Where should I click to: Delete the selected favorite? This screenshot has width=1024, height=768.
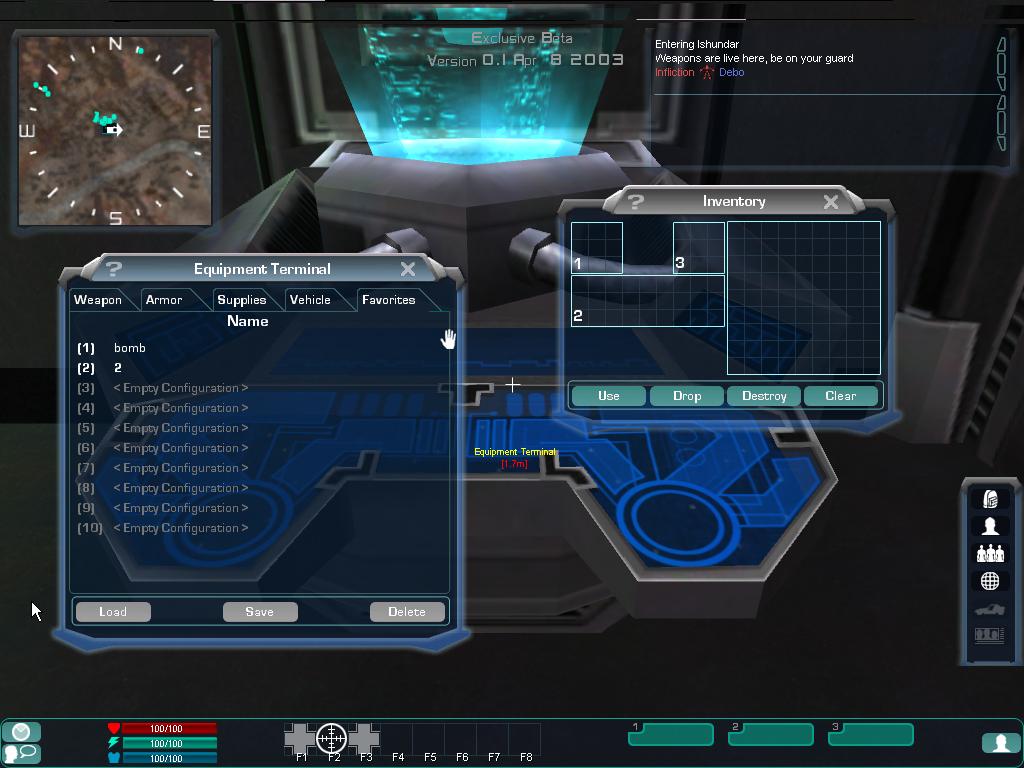pos(407,612)
